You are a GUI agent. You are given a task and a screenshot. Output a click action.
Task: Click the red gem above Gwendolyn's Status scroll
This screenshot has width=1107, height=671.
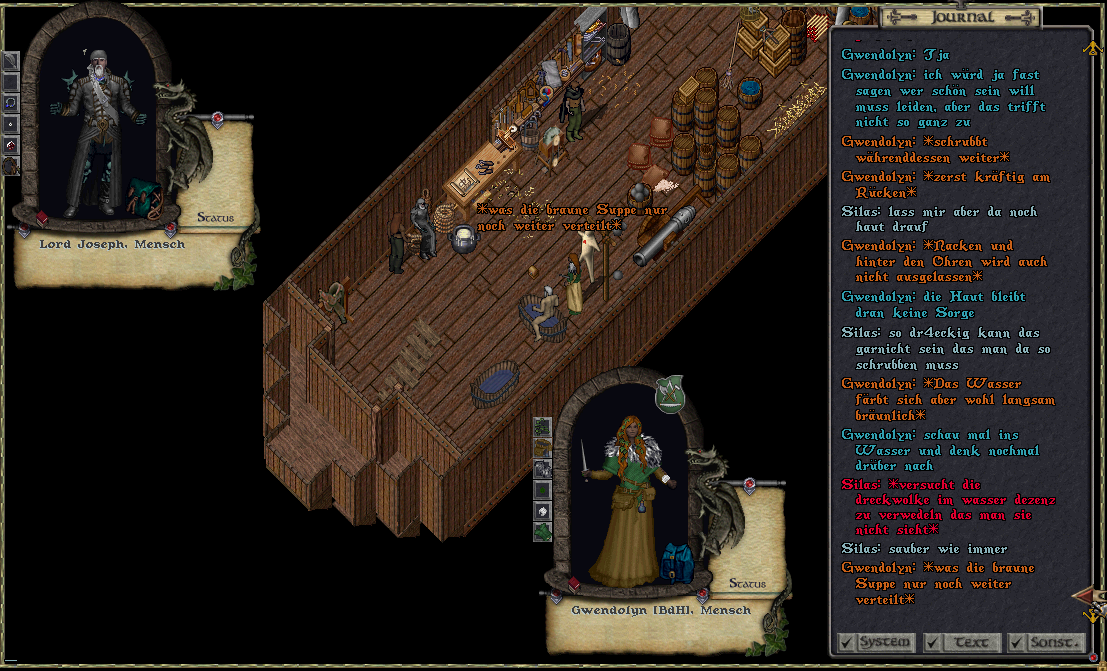[750, 486]
